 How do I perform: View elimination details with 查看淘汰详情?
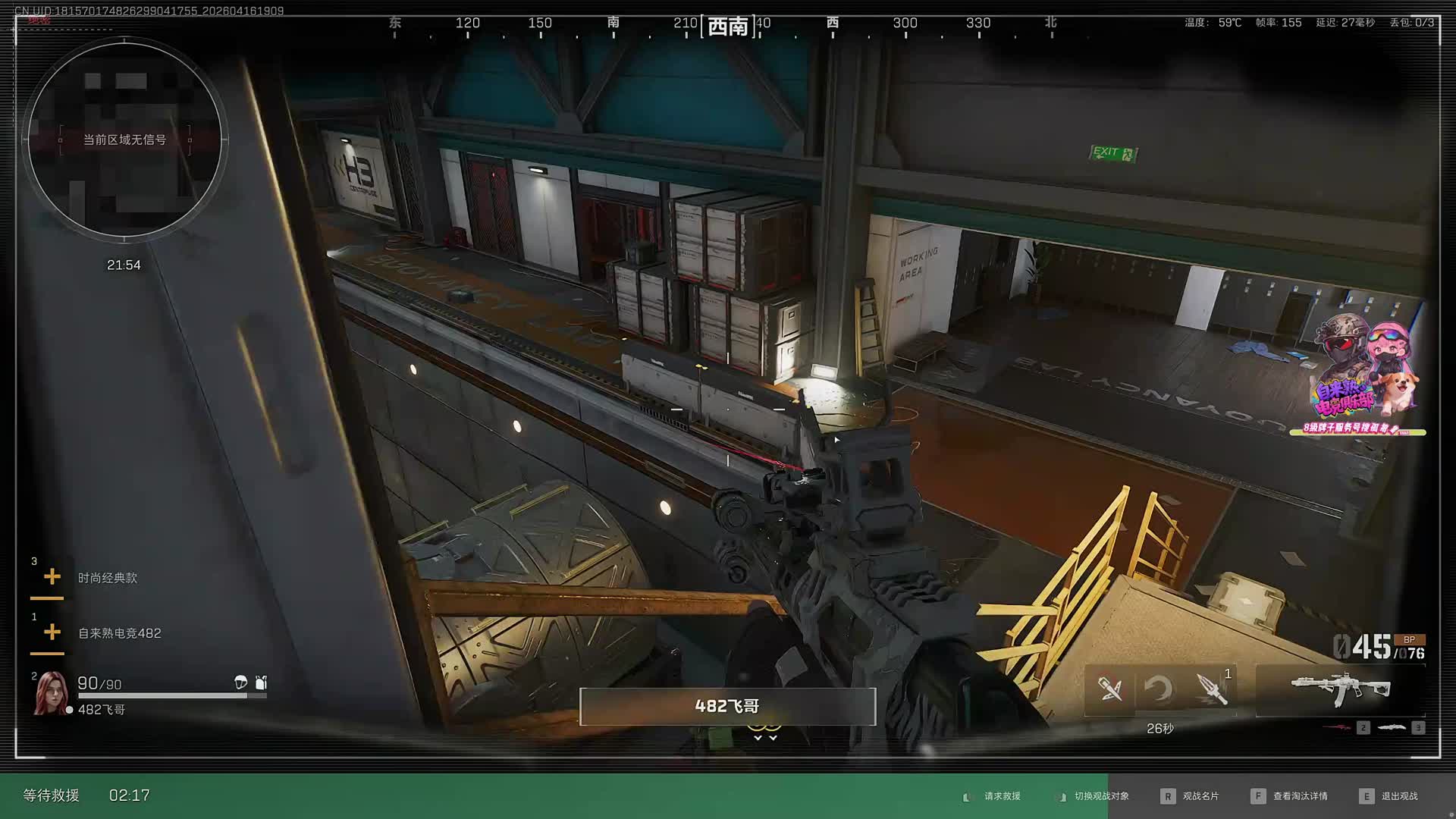(1299, 796)
